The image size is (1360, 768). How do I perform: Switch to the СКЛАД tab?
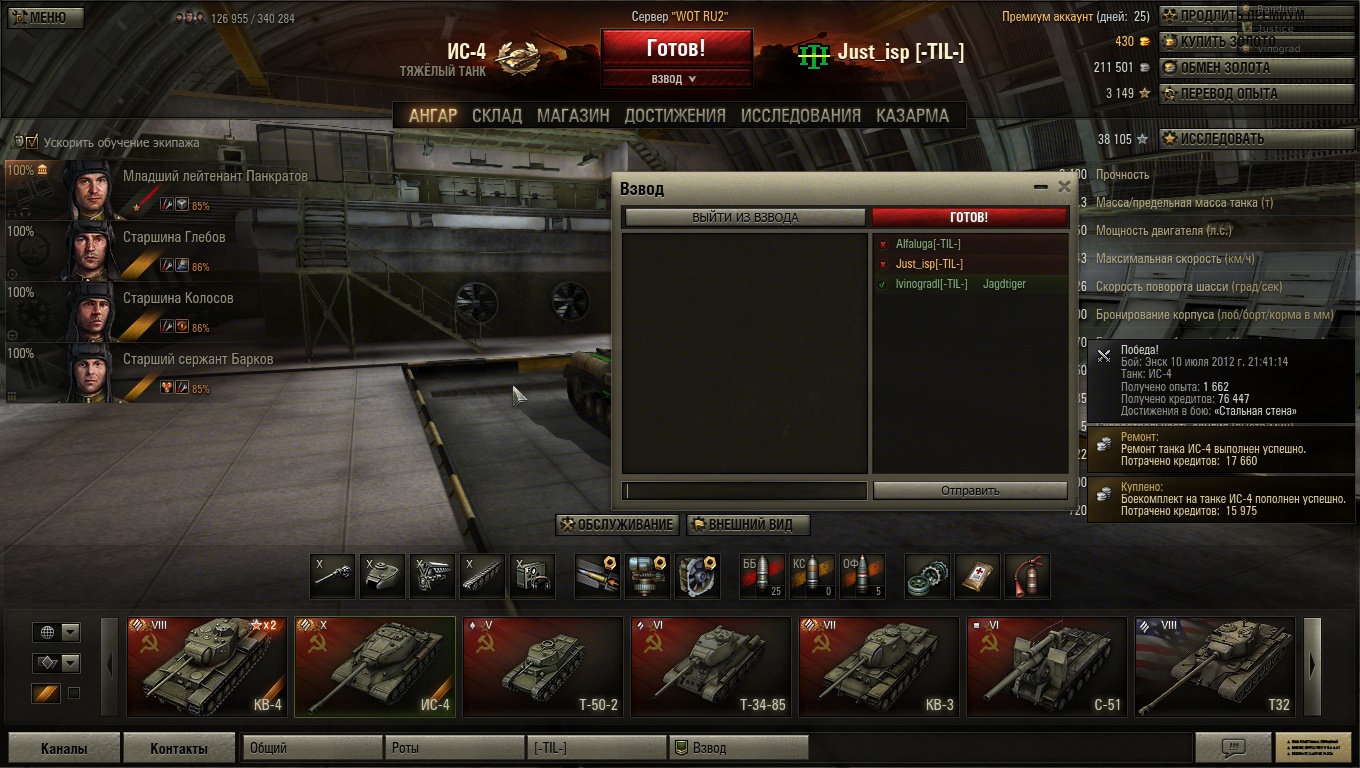tap(497, 115)
